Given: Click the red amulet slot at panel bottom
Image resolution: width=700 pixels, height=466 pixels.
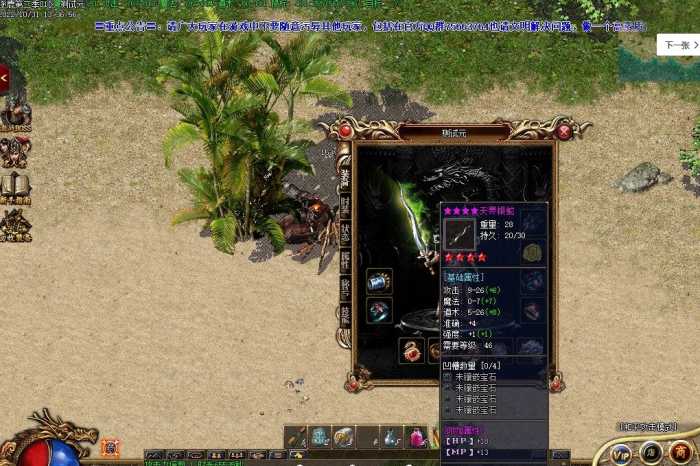Looking at the screenshot, I should click(411, 350).
